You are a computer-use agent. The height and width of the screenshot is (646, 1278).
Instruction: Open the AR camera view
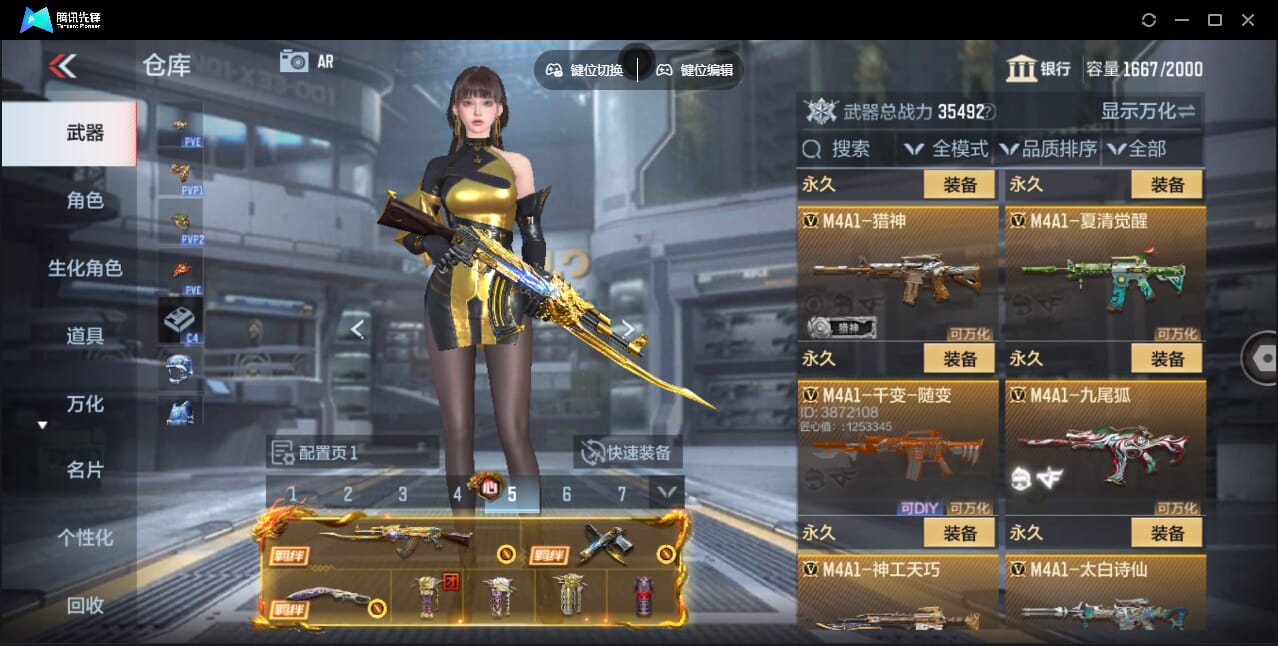(x=306, y=62)
